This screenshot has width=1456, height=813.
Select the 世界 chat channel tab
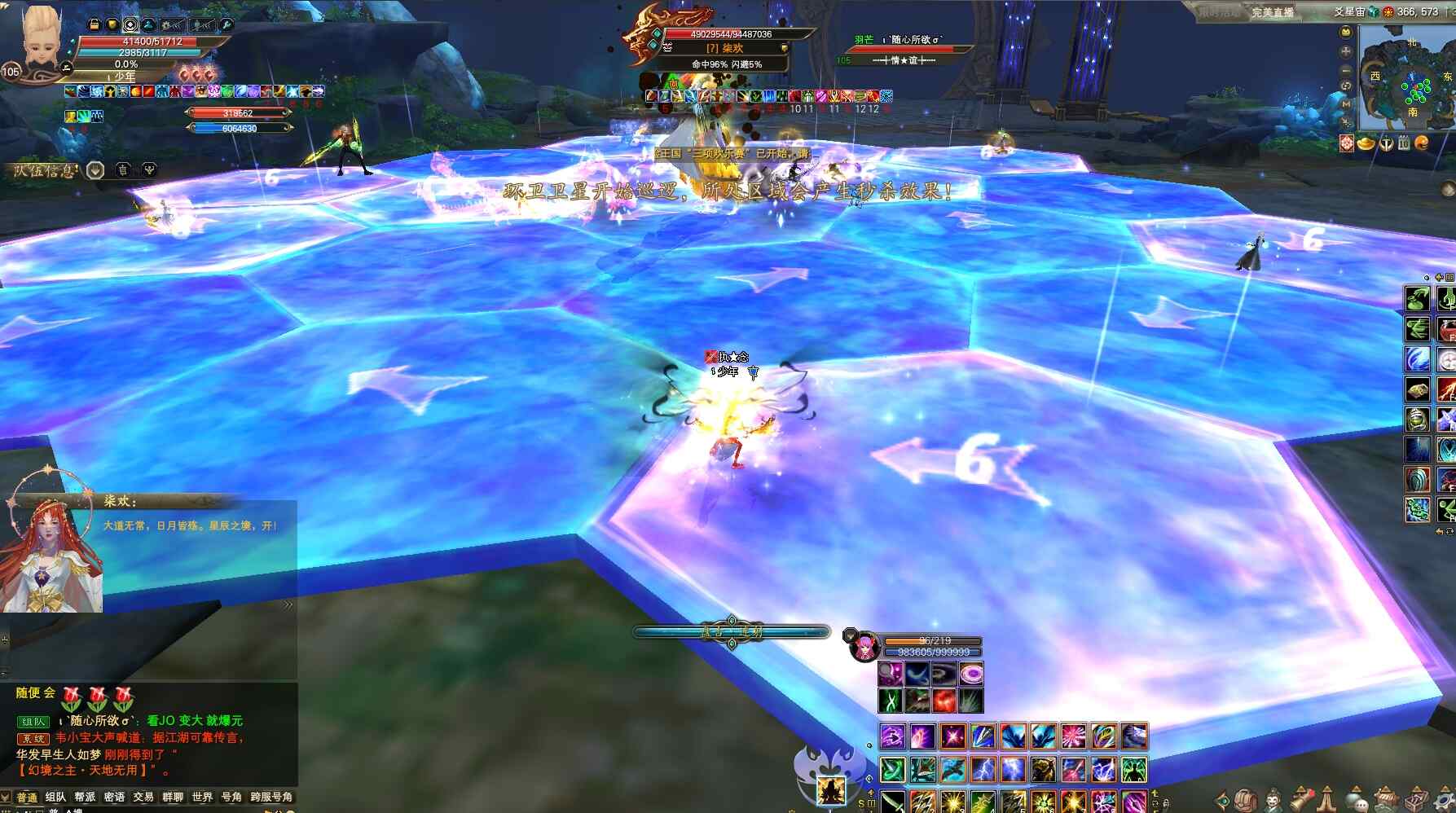point(202,797)
